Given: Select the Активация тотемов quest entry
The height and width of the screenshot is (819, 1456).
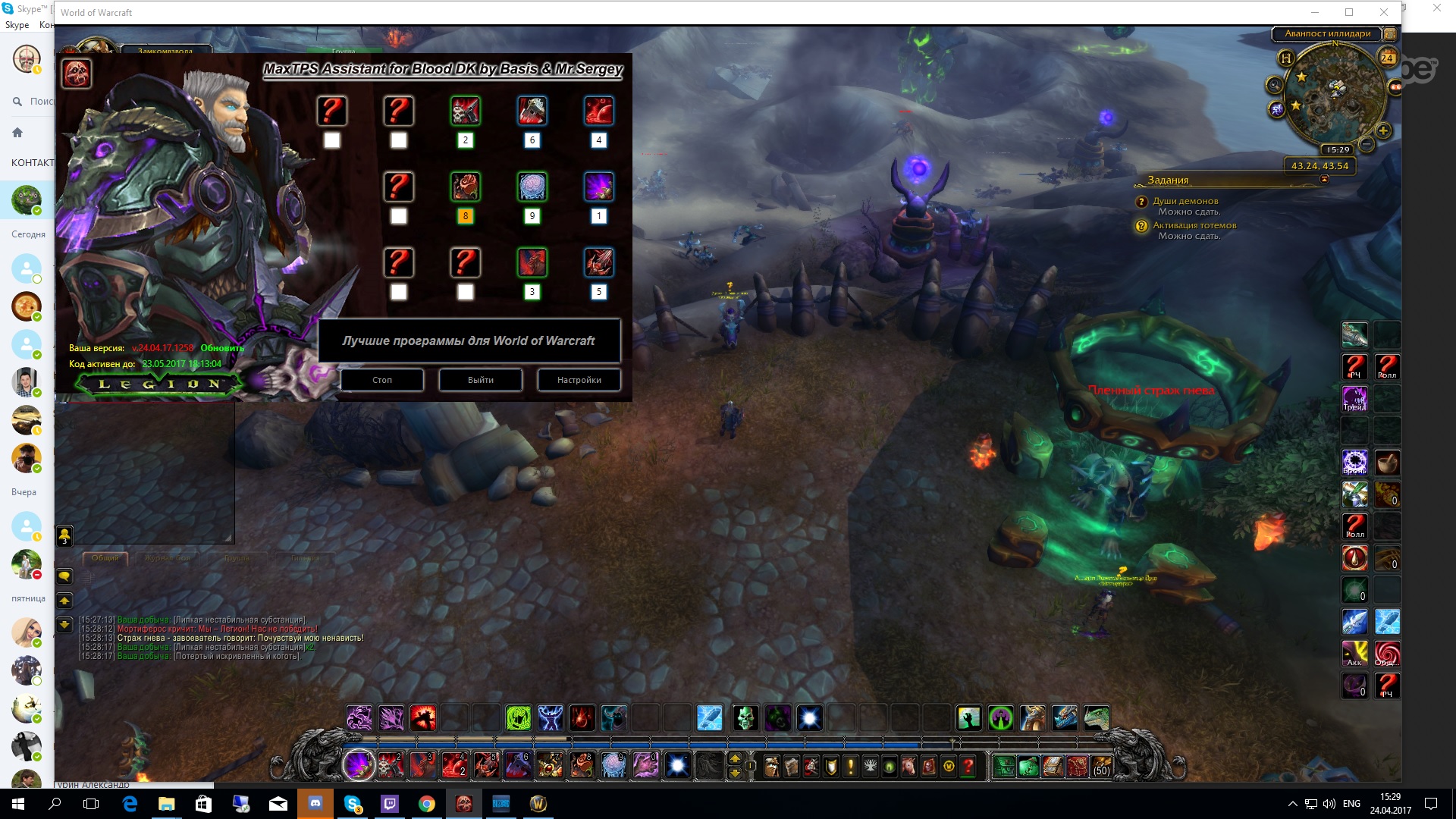Looking at the screenshot, I should pyautogui.click(x=1194, y=225).
